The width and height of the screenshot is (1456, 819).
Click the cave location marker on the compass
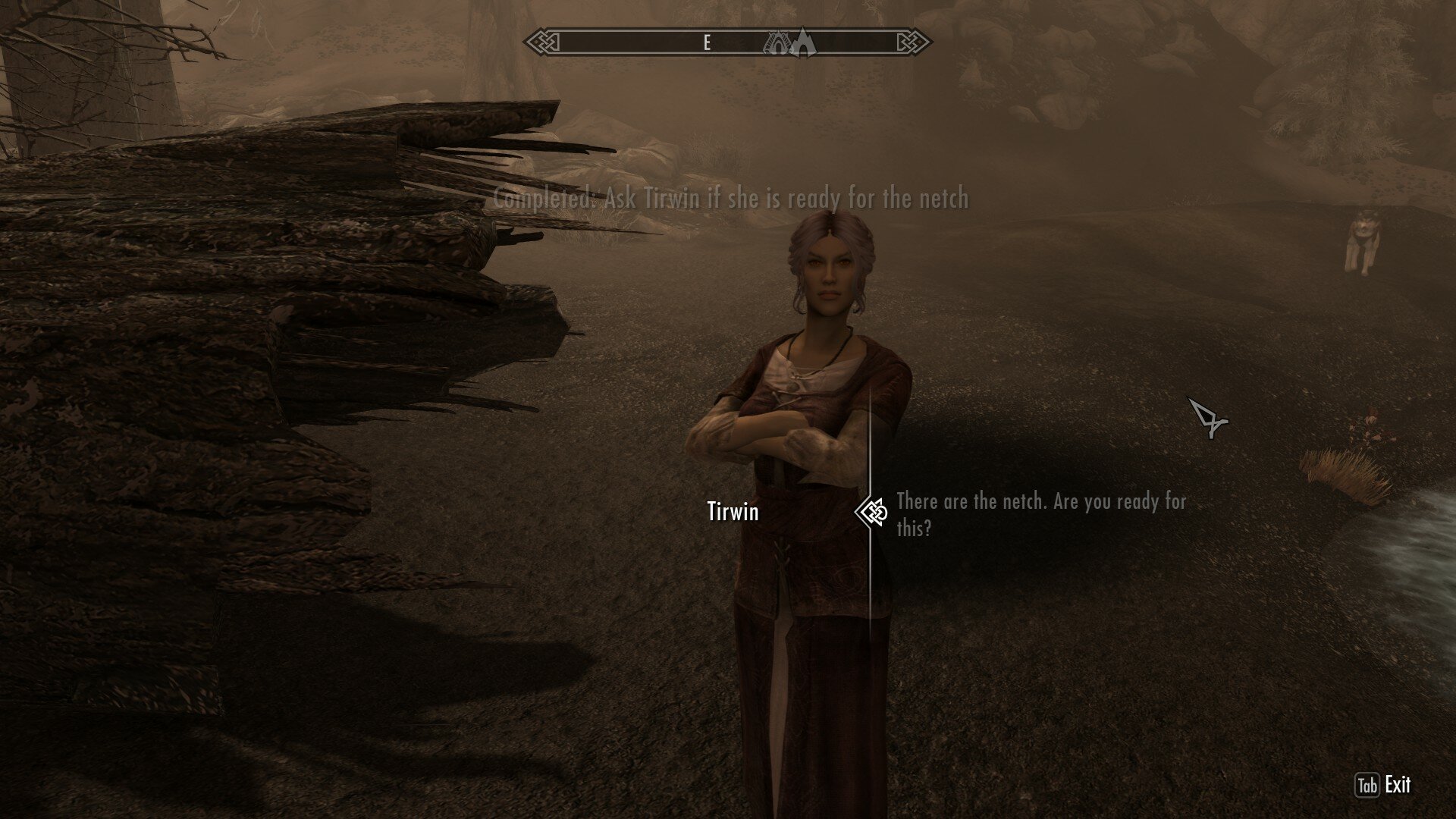point(776,44)
